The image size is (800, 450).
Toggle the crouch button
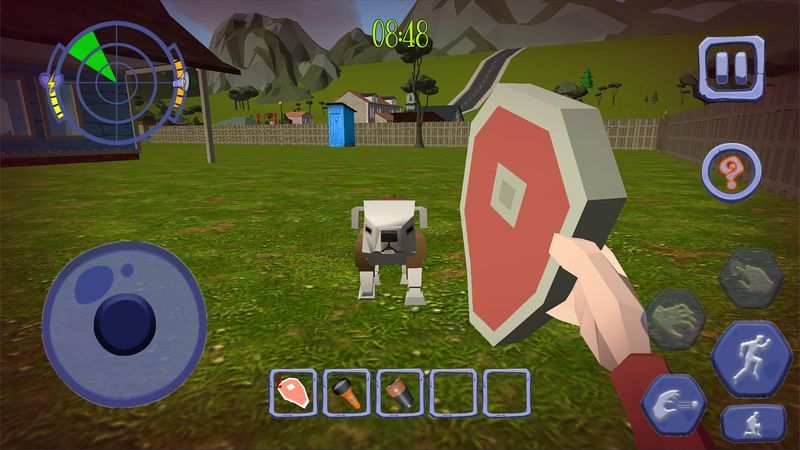(x=752, y=424)
